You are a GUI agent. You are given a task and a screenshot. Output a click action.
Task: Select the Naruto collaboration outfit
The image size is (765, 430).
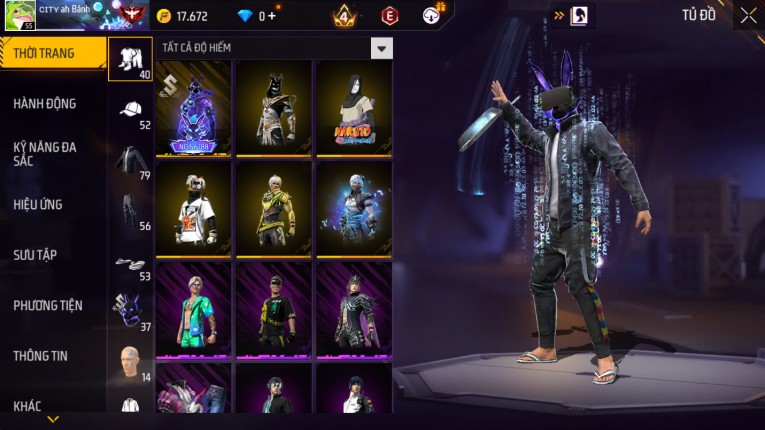click(354, 108)
